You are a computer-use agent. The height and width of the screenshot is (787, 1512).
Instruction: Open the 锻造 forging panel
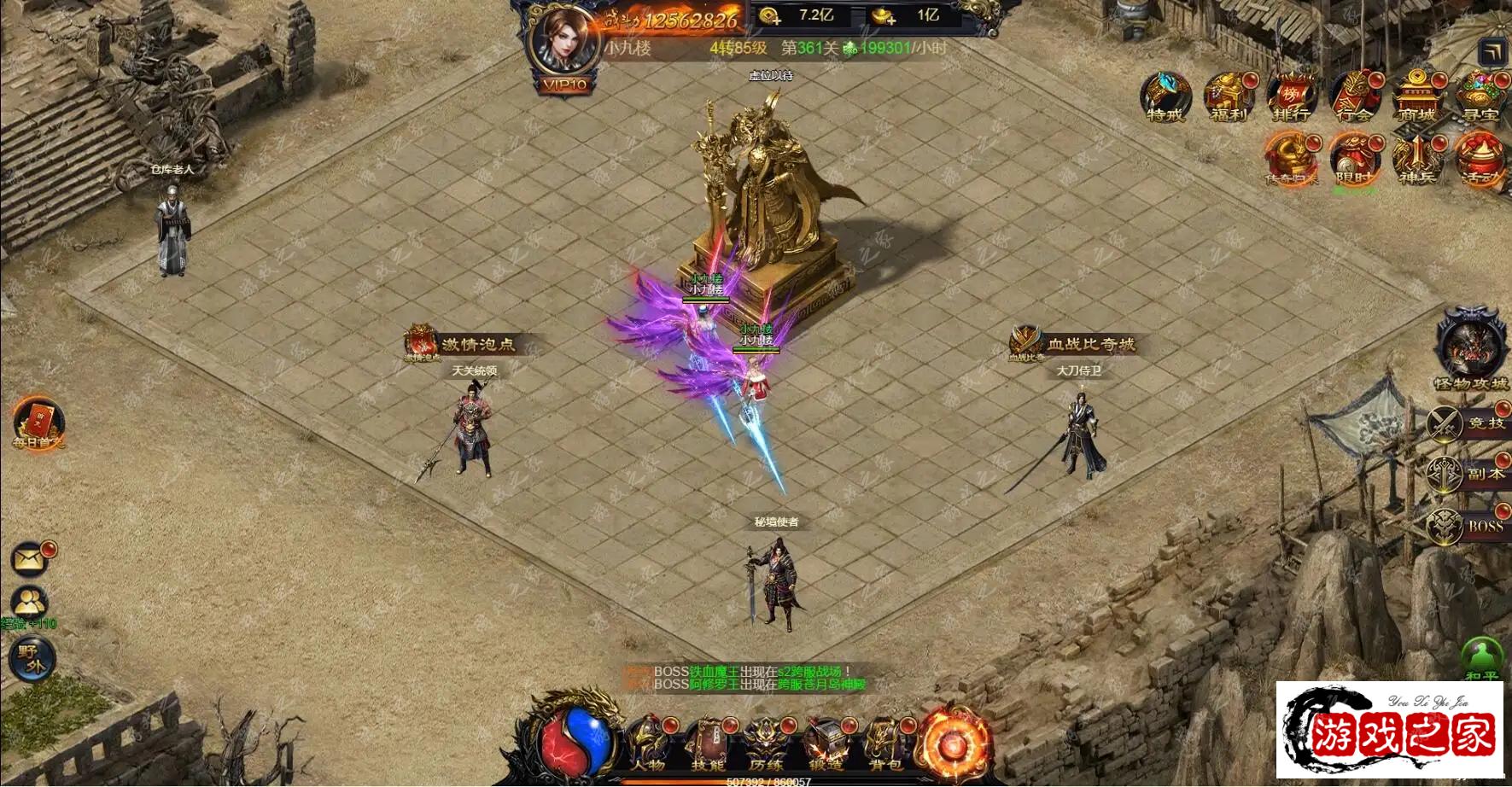click(x=826, y=743)
